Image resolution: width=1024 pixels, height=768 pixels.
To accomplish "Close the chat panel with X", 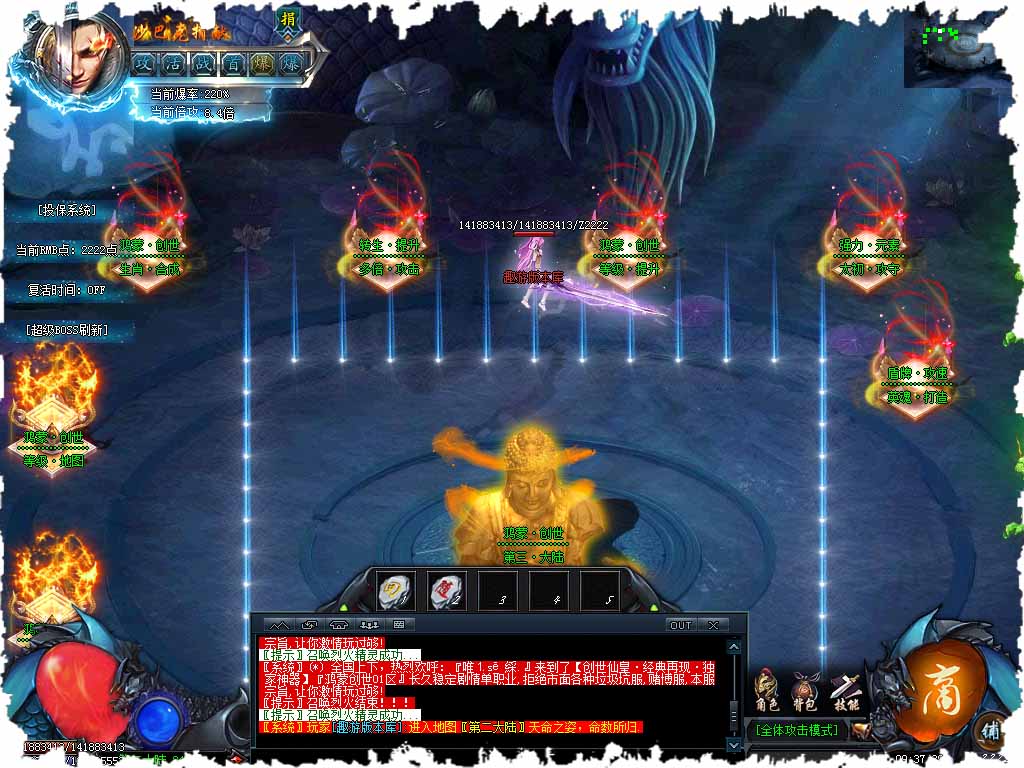I will pyautogui.click(x=712, y=625).
